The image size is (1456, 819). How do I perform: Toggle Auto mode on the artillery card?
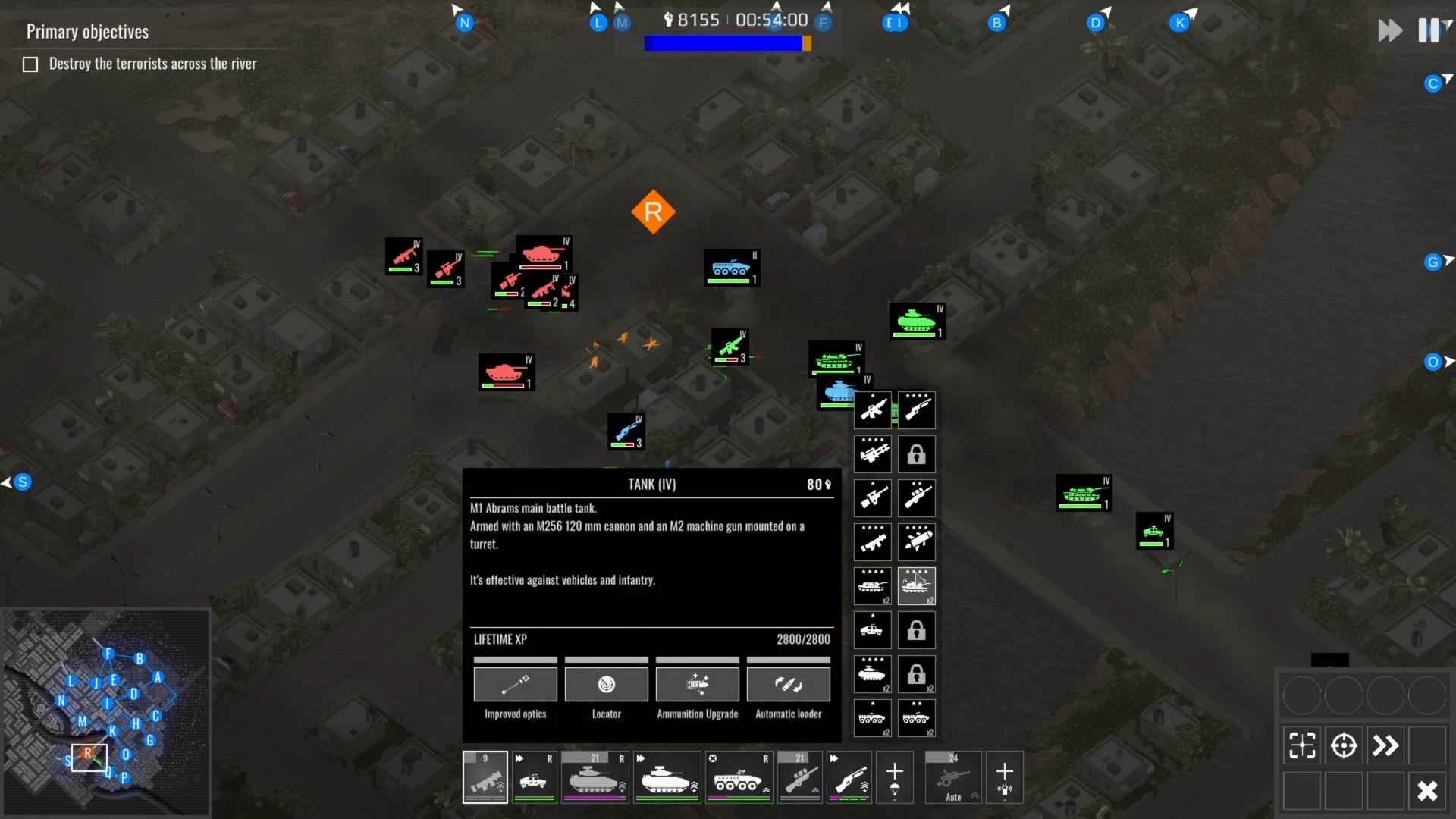pos(953,798)
